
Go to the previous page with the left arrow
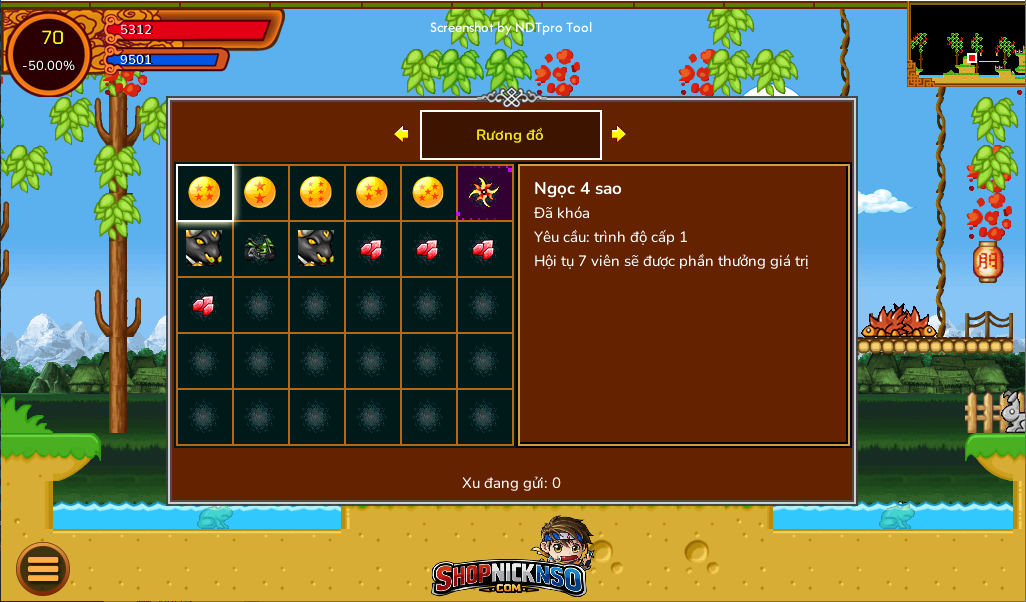pyautogui.click(x=401, y=134)
